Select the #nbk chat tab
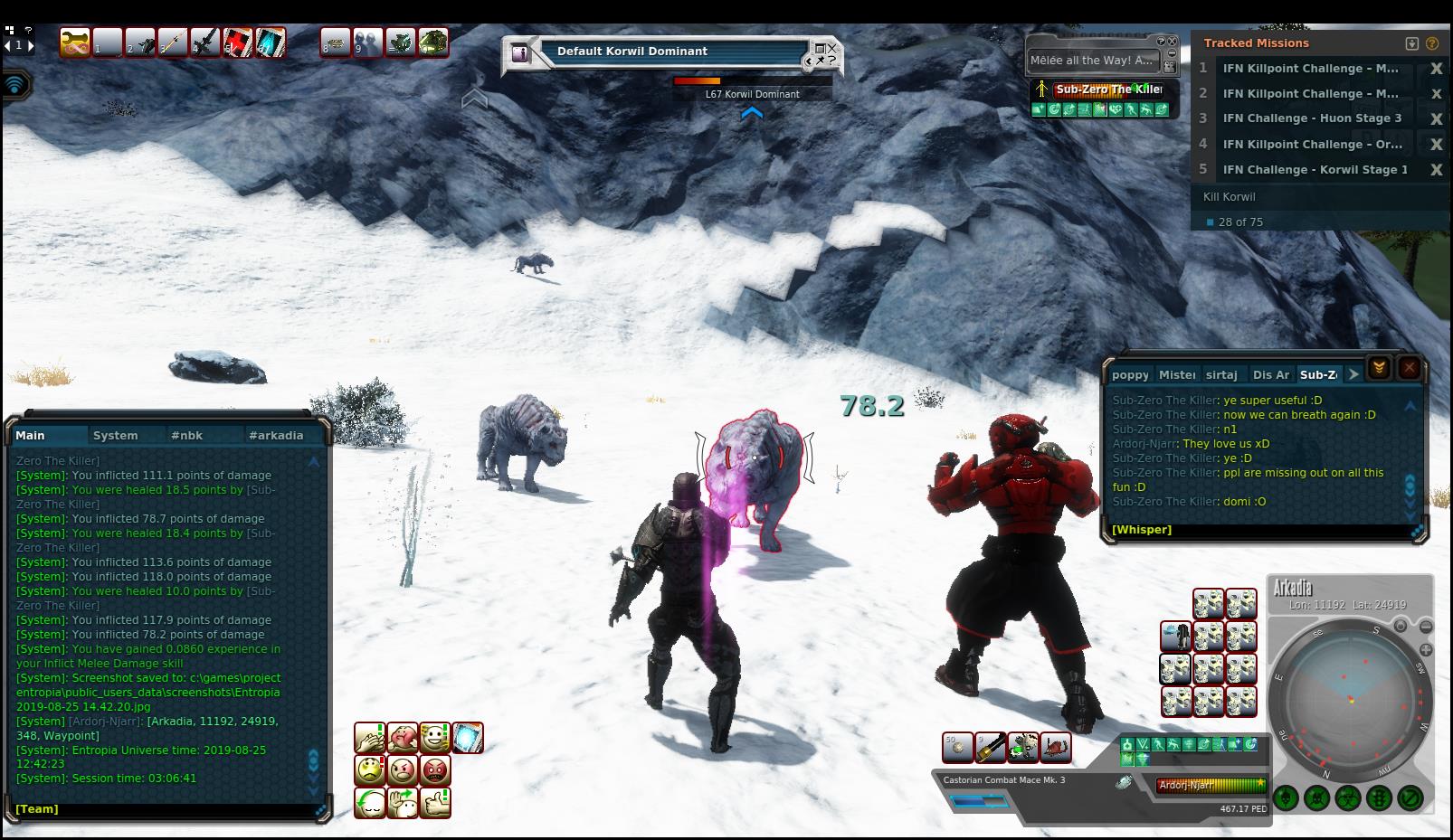 click(186, 435)
